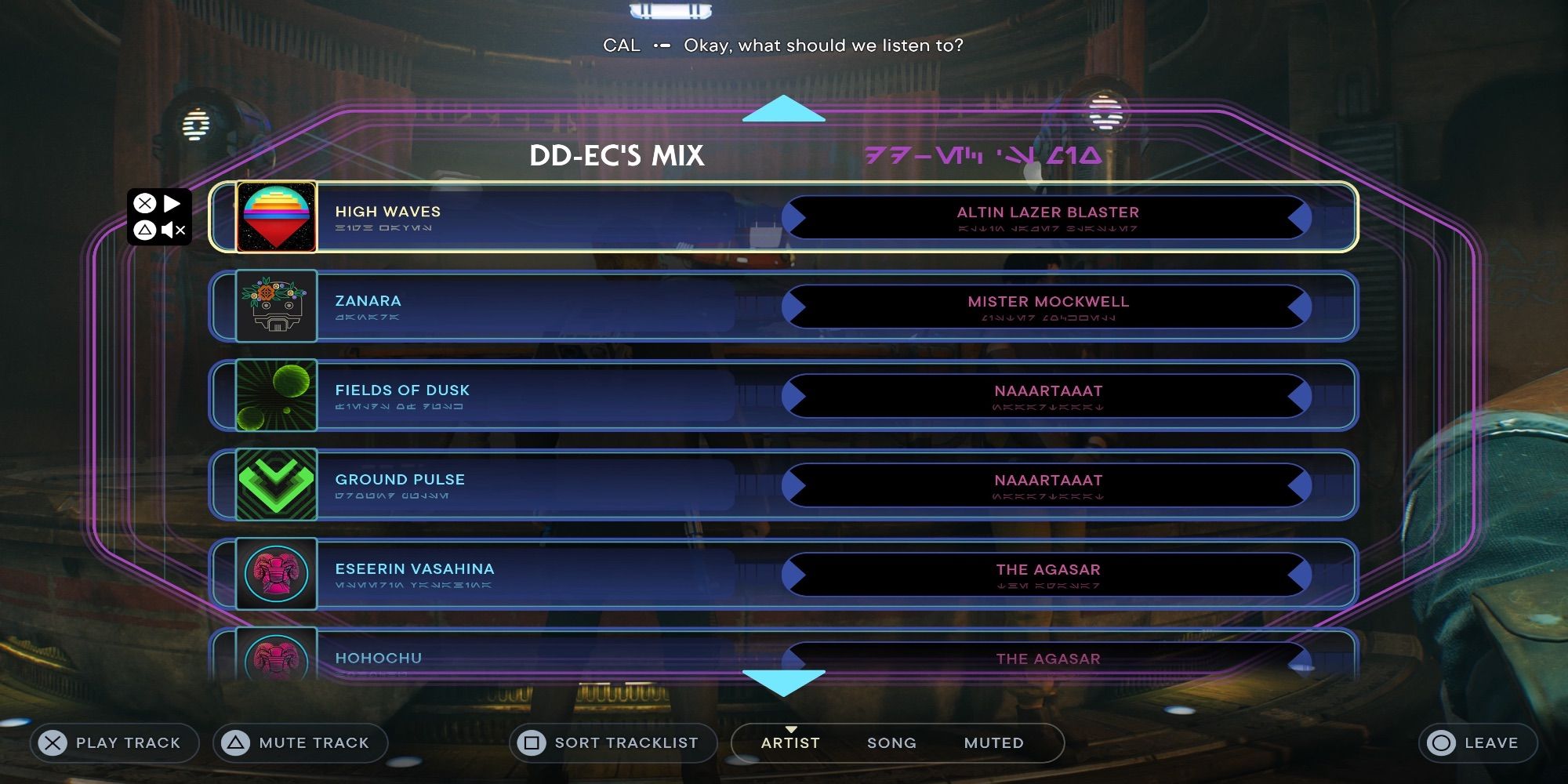Image resolution: width=1568 pixels, height=784 pixels.
Task: Toggle Mute Track at the bottom bar
Action: click(298, 742)
